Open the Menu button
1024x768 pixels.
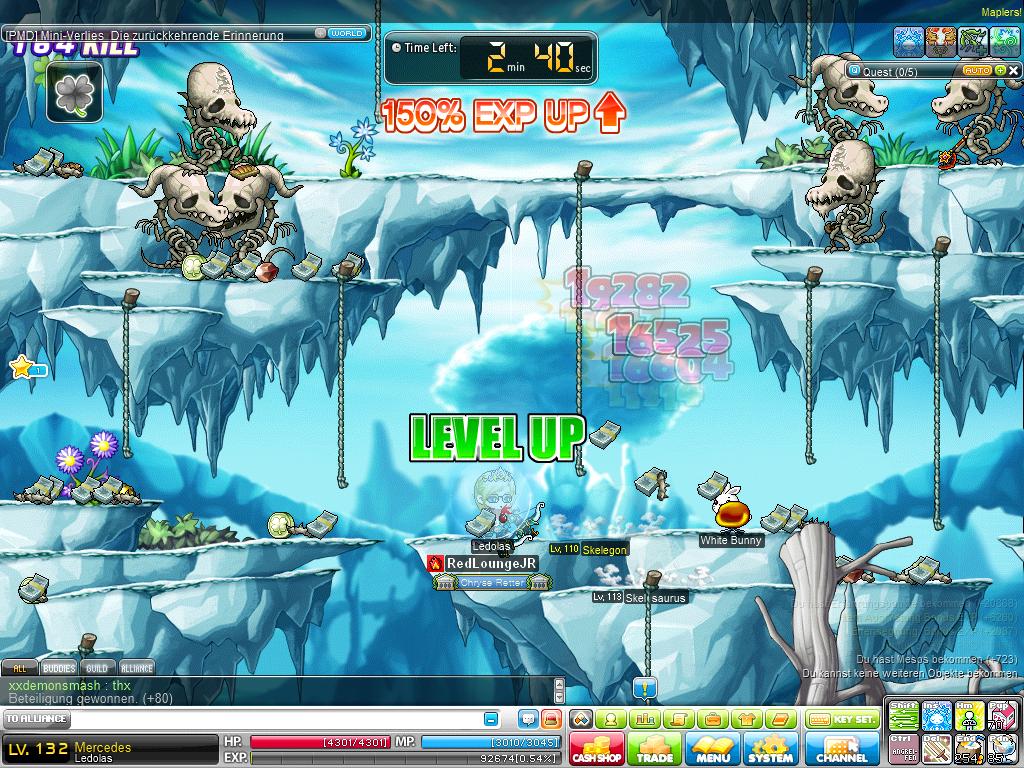tap(712, 749)
